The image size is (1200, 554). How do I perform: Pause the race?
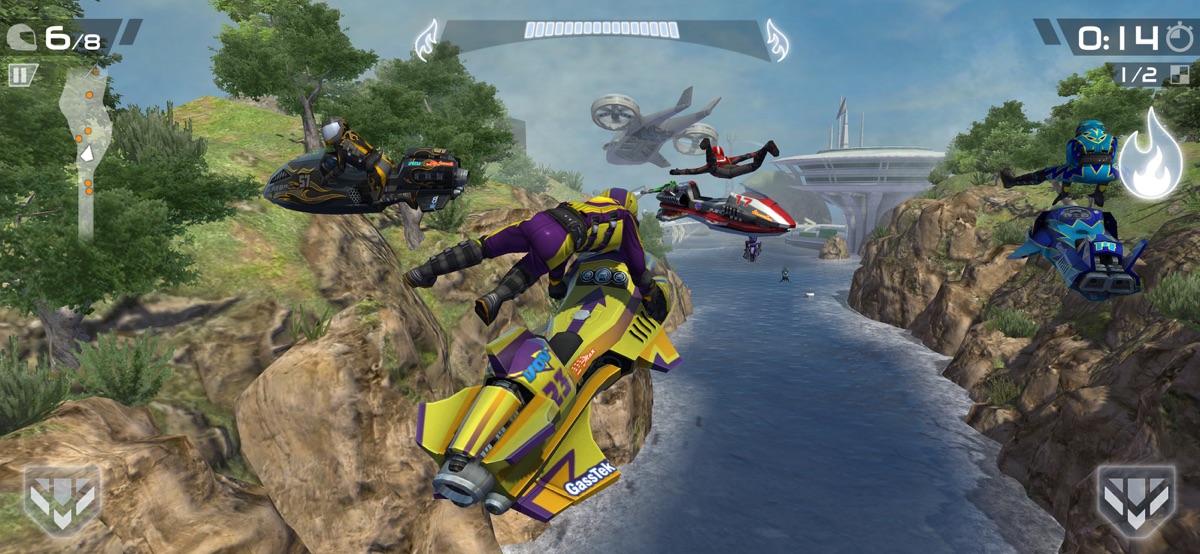[x=21, y=74]
